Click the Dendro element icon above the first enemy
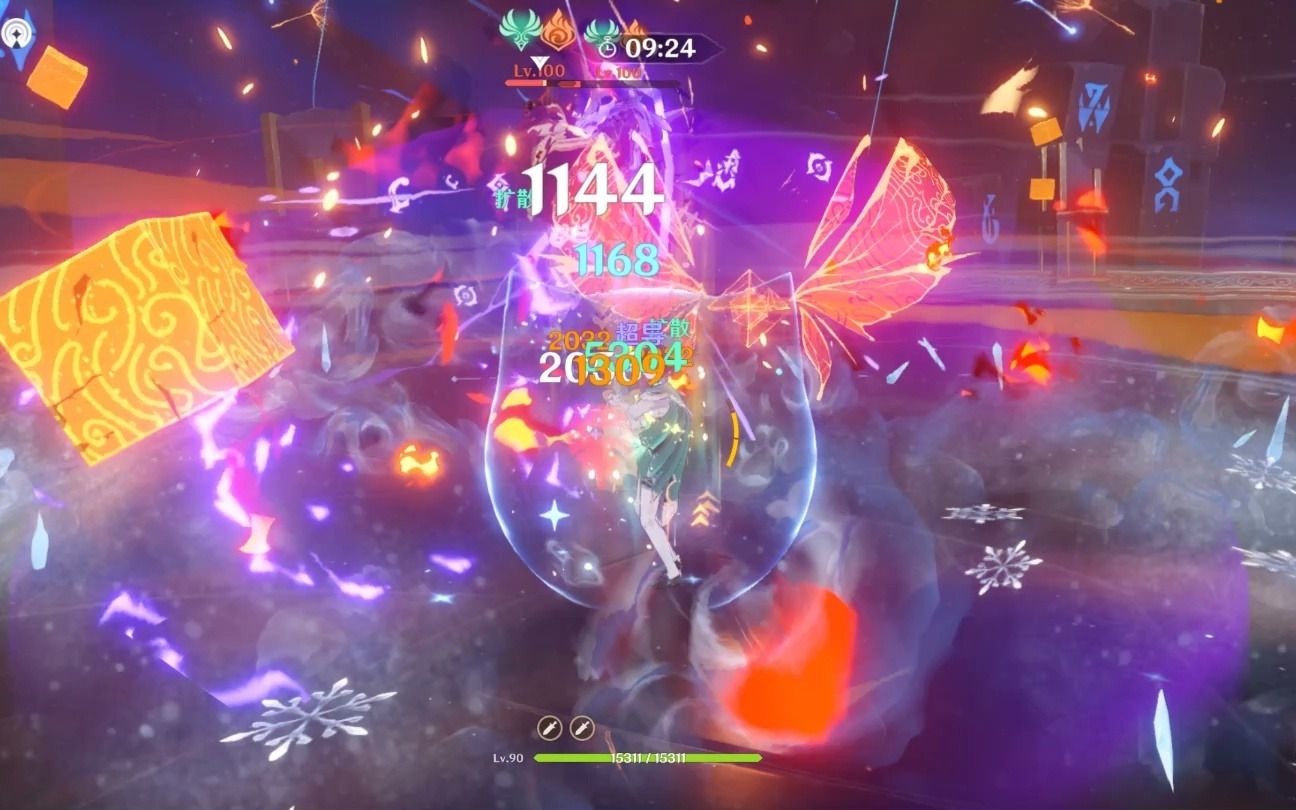The width and height of the screenshot is (1296, 810). (519, 31)
